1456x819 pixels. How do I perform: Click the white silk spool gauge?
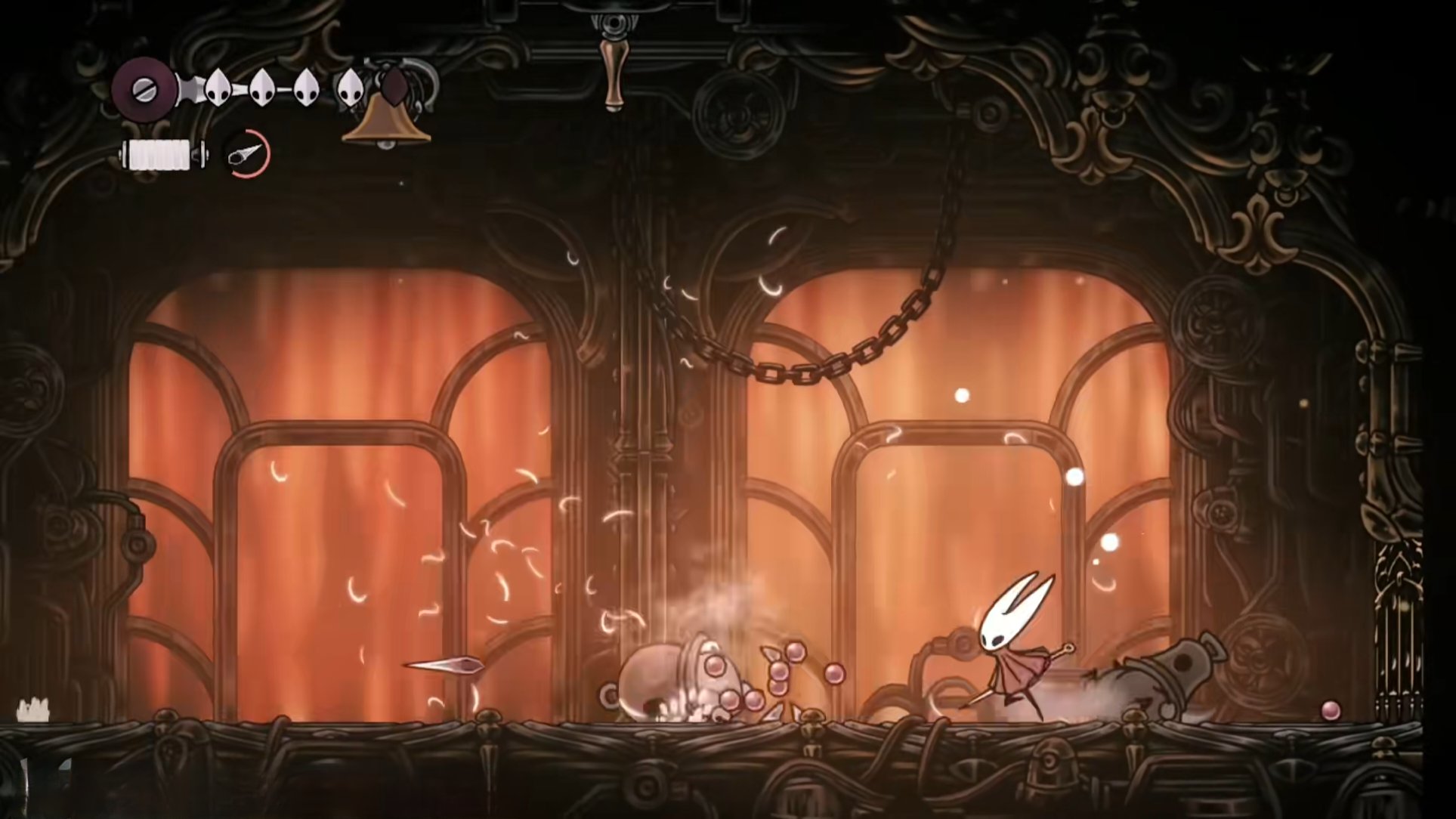click(x=161, y=153)
